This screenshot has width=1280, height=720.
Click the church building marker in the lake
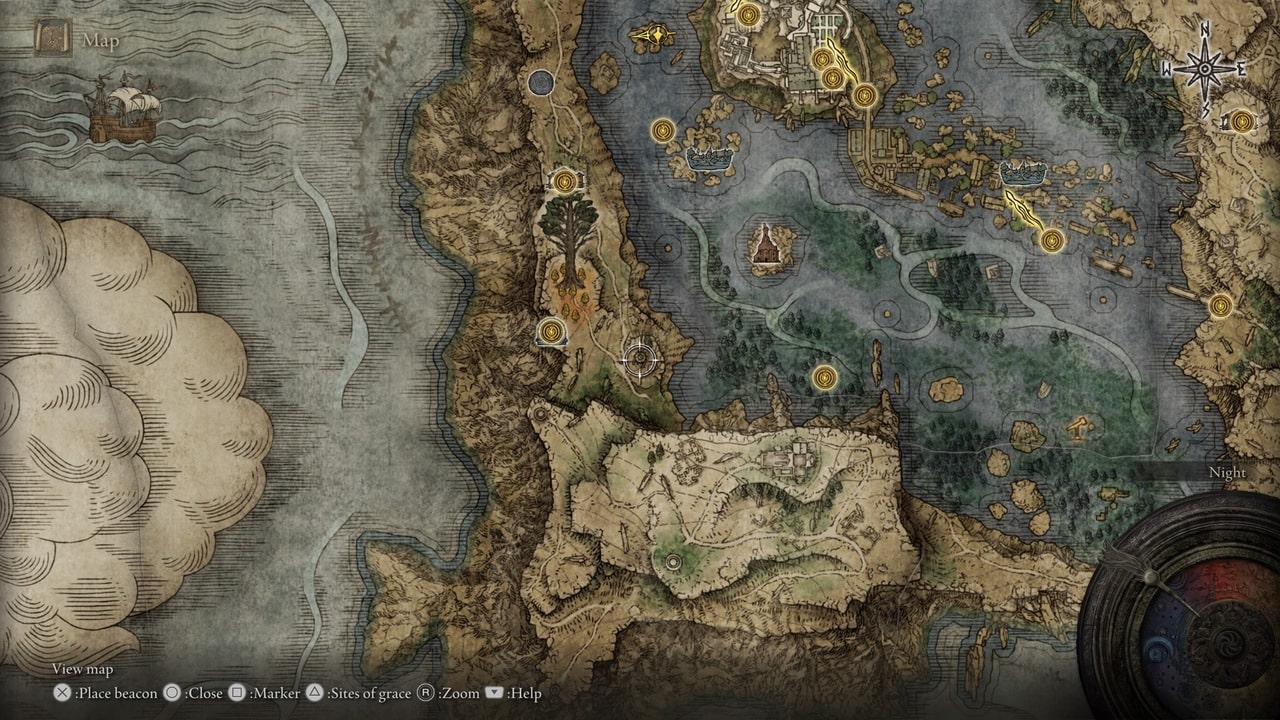765,252
